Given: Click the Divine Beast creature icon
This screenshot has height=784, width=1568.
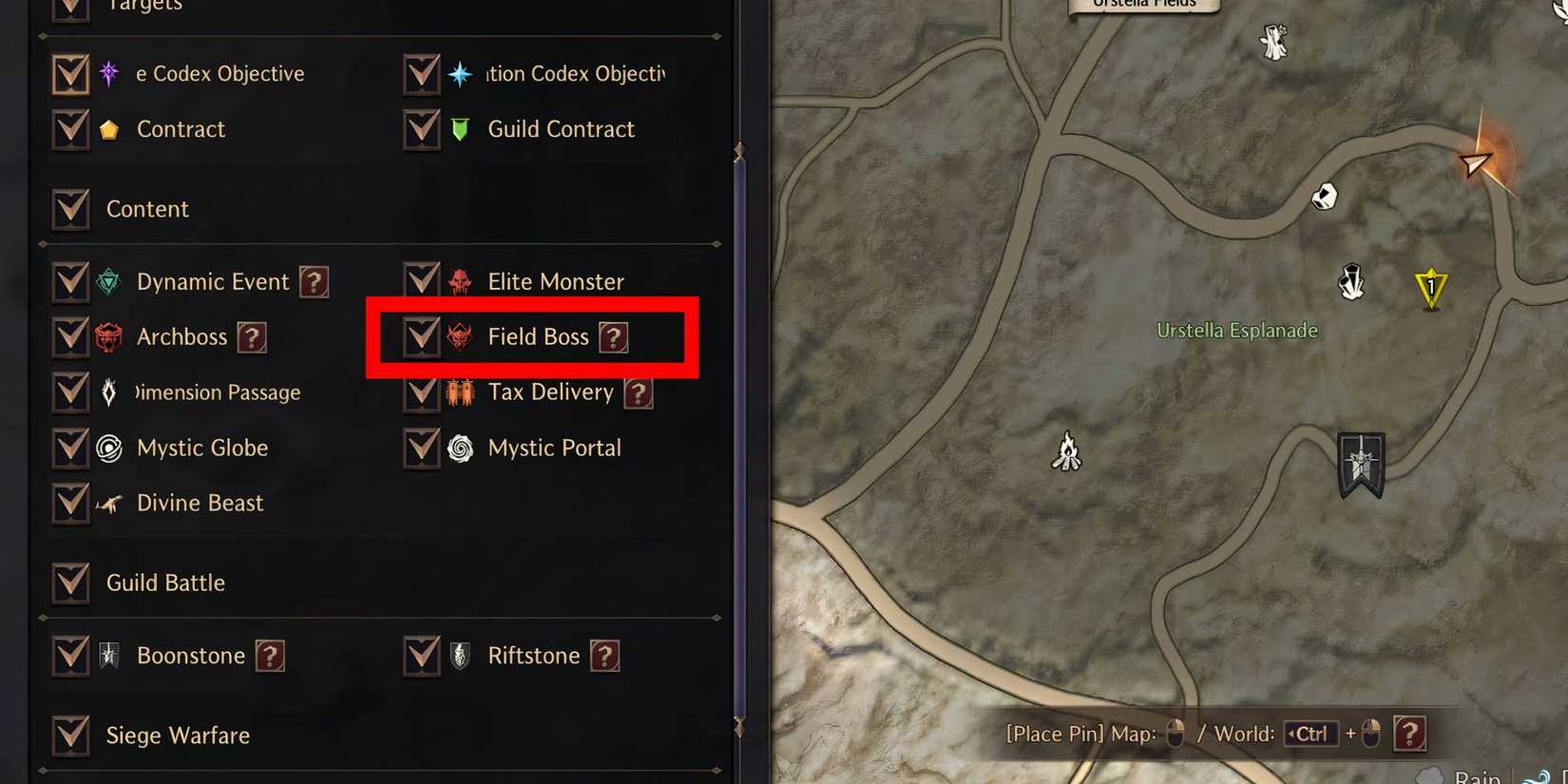Looking at the screenshot, I should click(x=108, y=503).
